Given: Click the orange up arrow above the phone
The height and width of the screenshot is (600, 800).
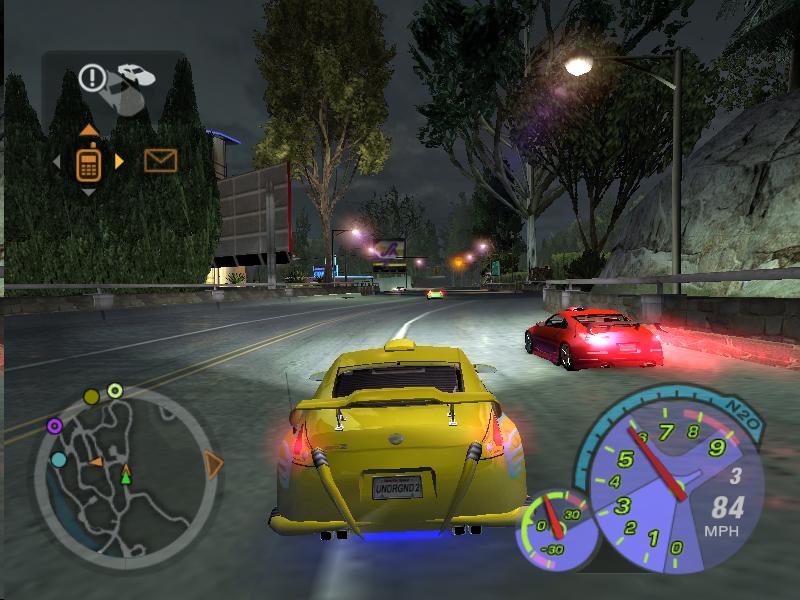Looking at the screenshot, I should point(89,130).
